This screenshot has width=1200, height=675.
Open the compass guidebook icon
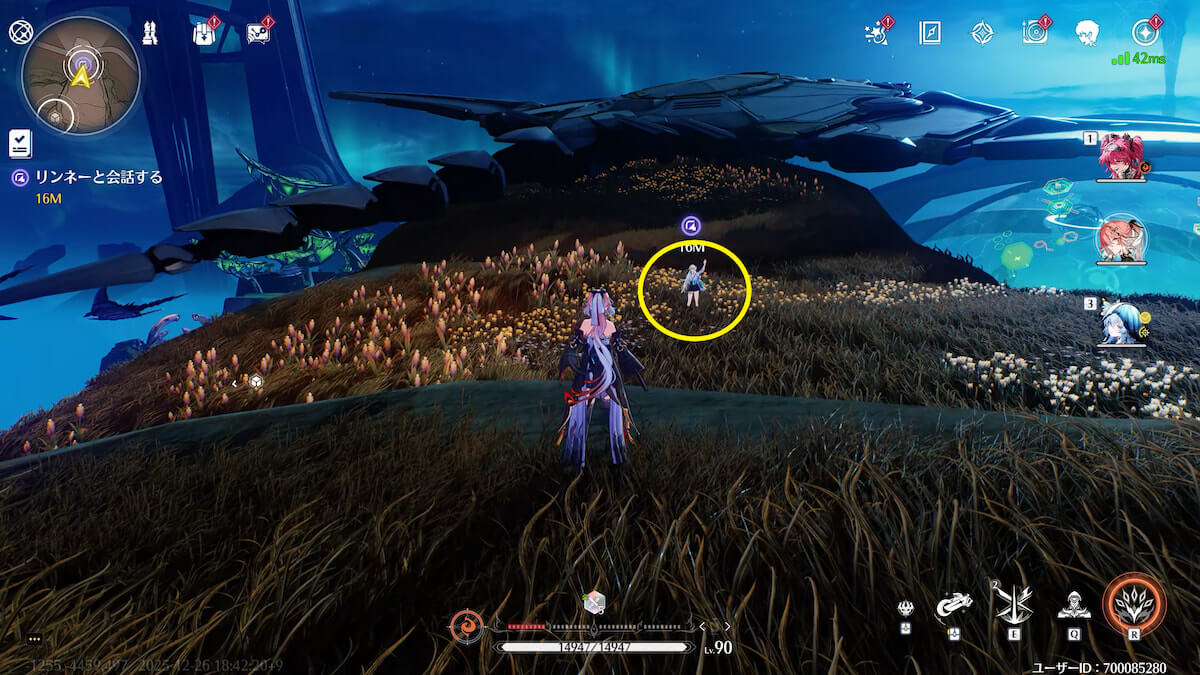[930, 33]
